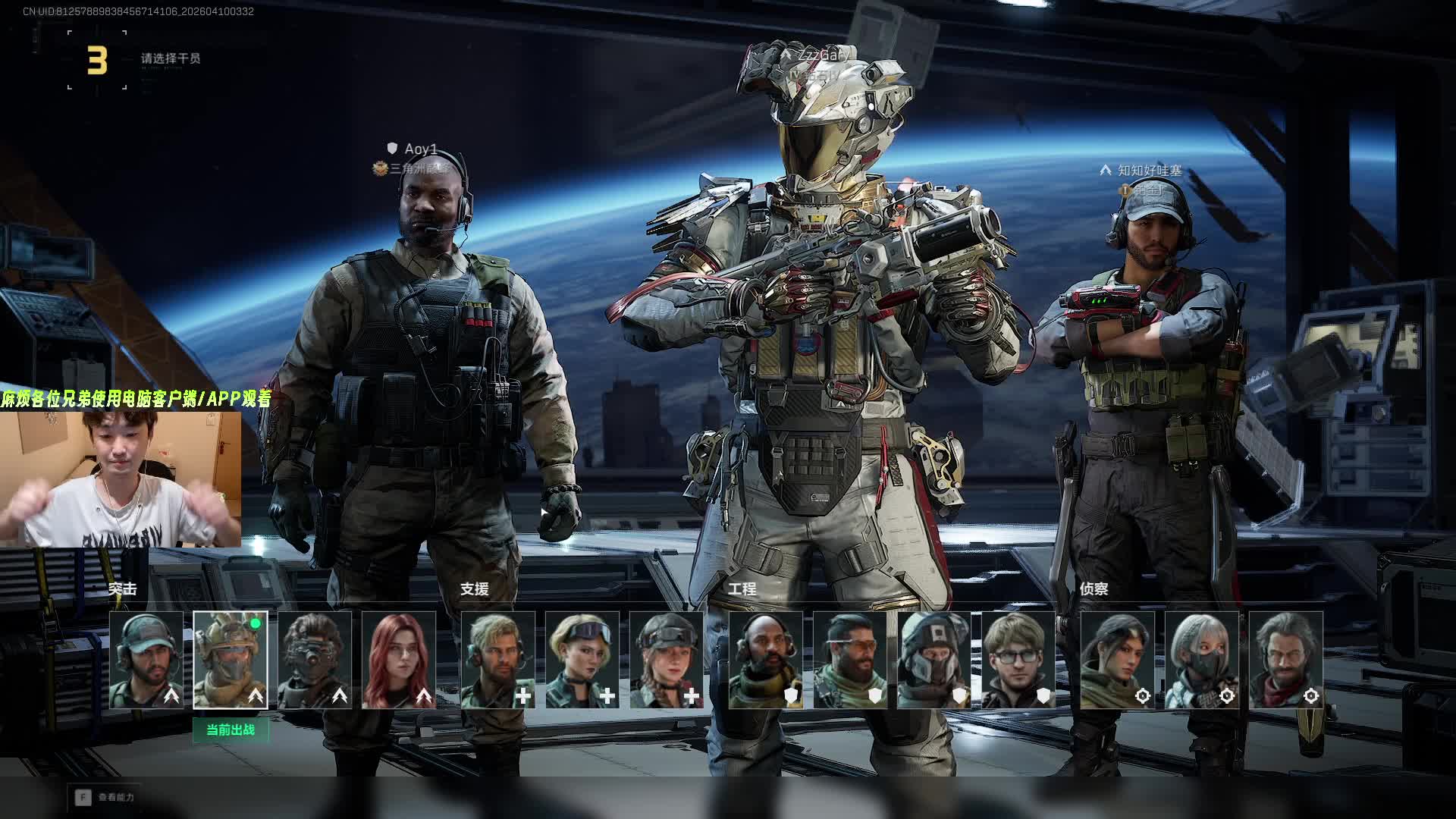1456x819 pixels.
Task: Pick the engineer wearing black-rimmed glasses
Action: click(1018, 660)
